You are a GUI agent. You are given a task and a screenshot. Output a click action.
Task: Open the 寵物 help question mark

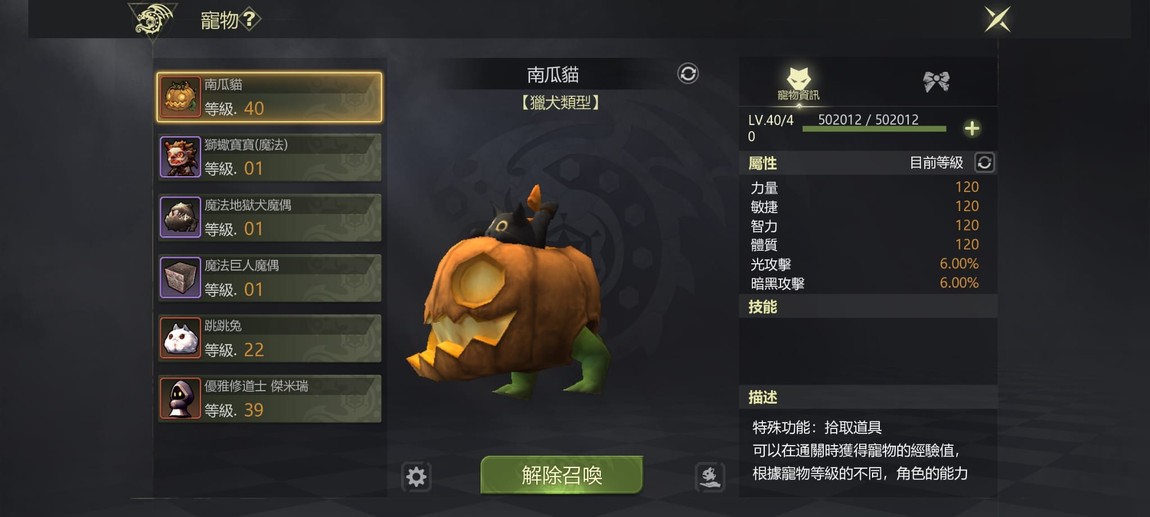(x=251, y=19)
